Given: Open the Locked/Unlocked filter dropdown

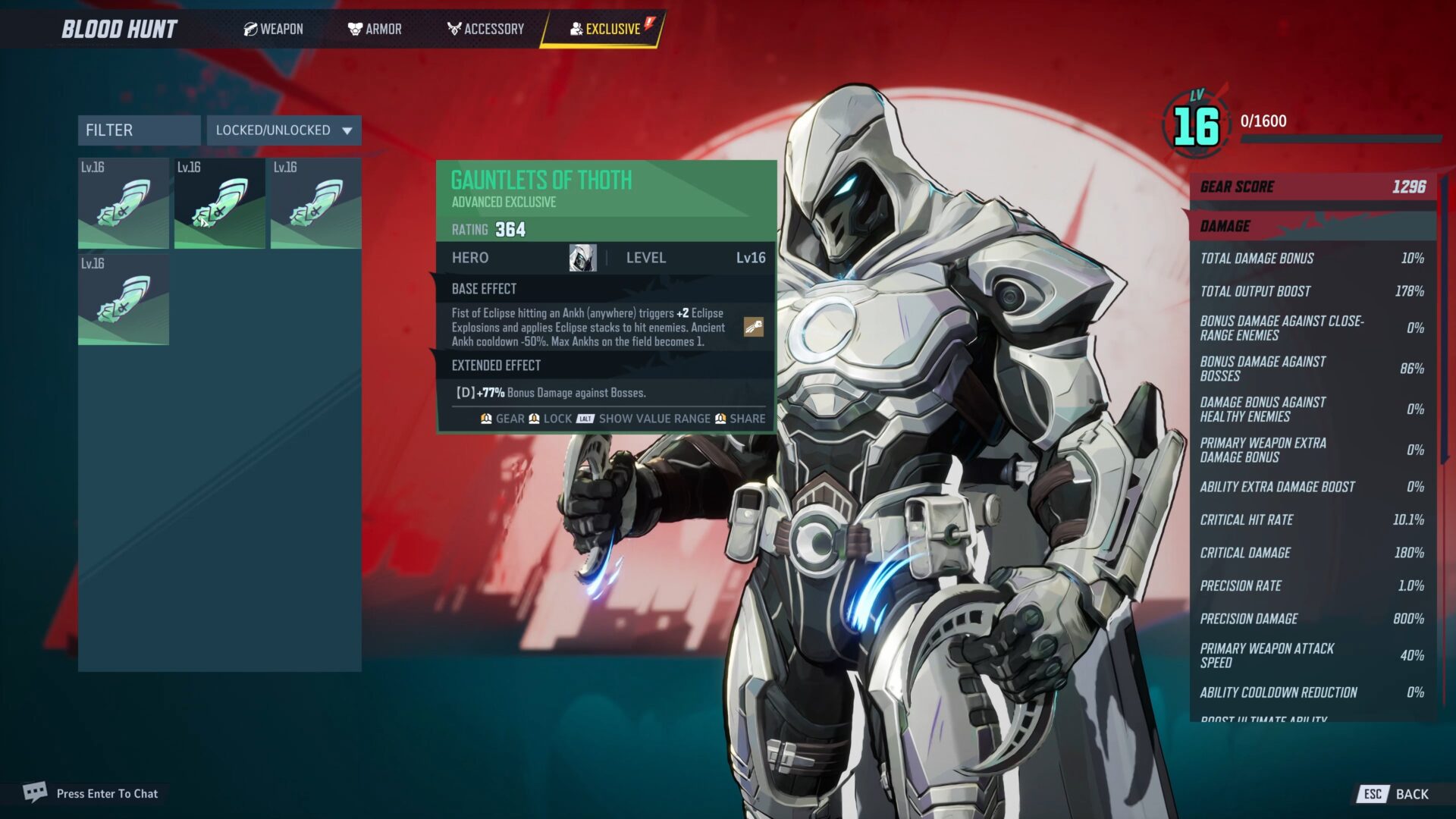Looking at the screenshot, I should pyautogui.click(x=284, y=130).
